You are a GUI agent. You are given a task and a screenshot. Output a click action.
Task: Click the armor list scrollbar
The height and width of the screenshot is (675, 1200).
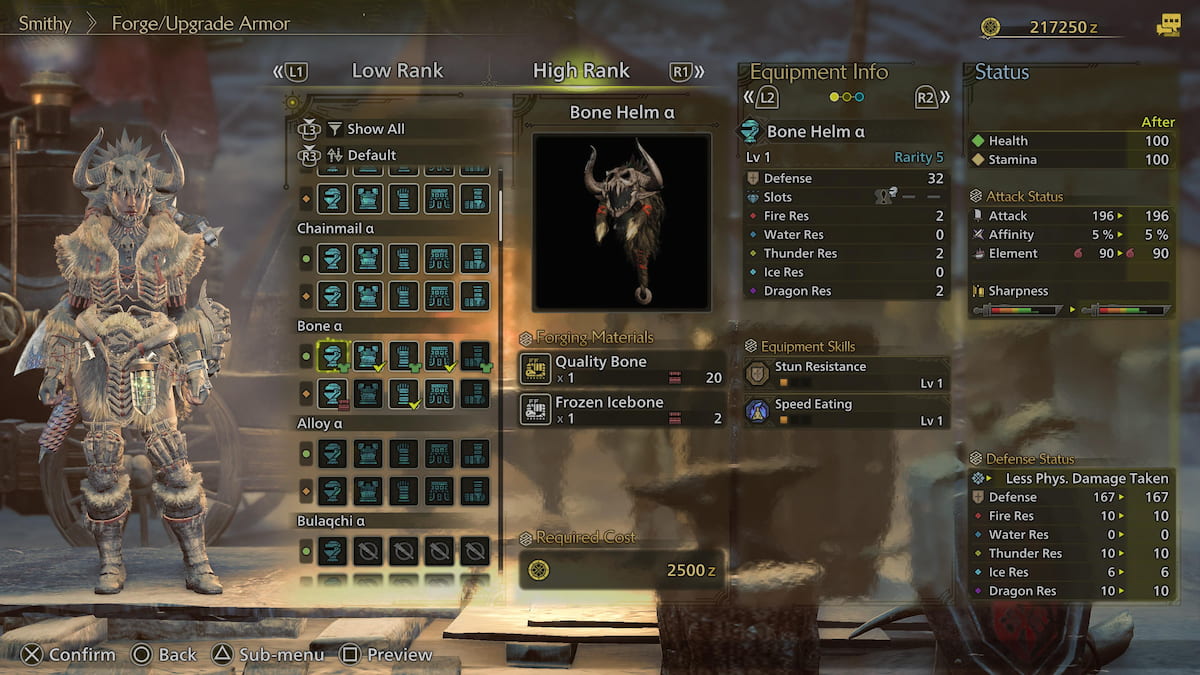[501, 212]
